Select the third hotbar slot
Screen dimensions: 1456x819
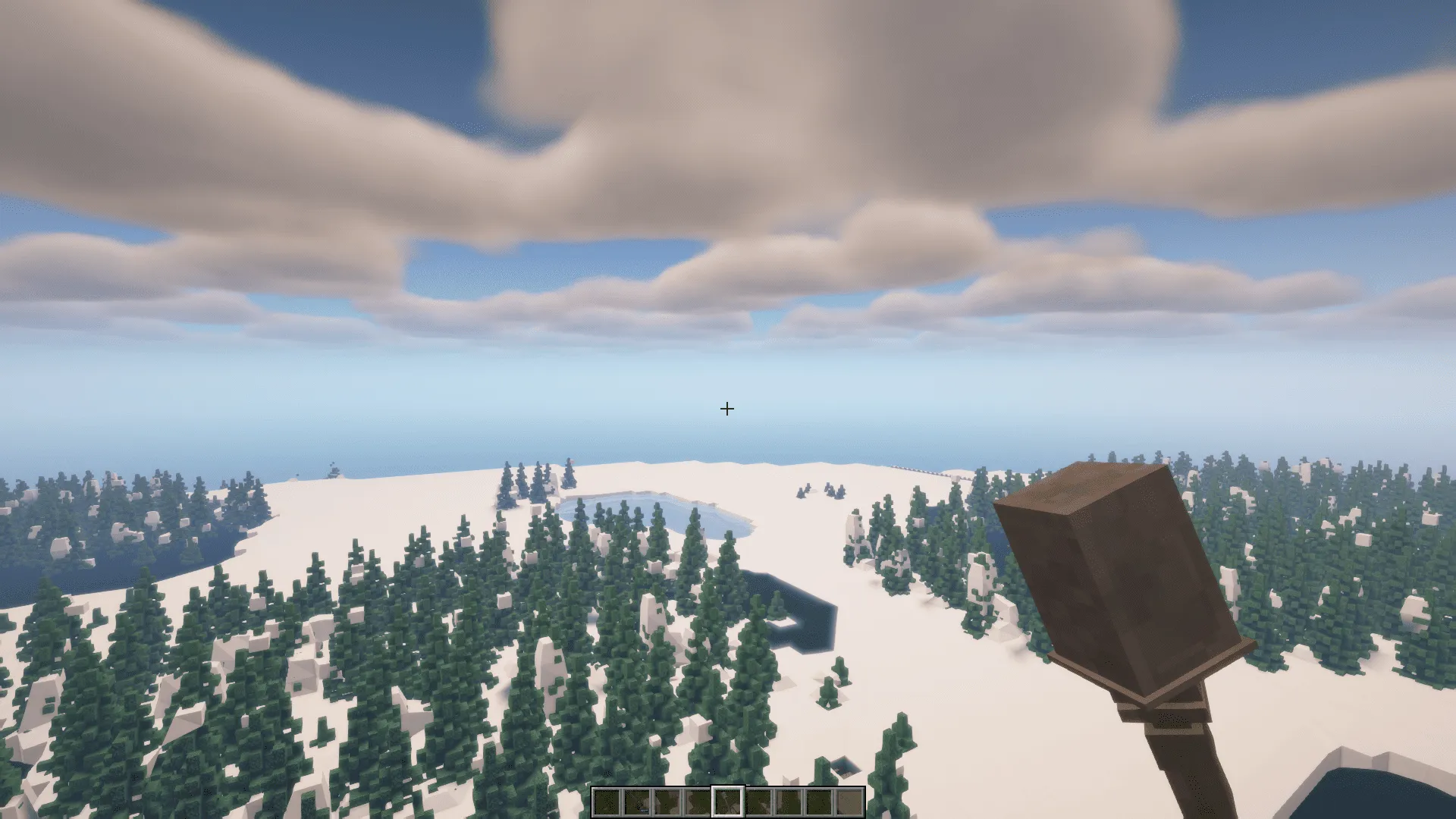tap(667, 802)
